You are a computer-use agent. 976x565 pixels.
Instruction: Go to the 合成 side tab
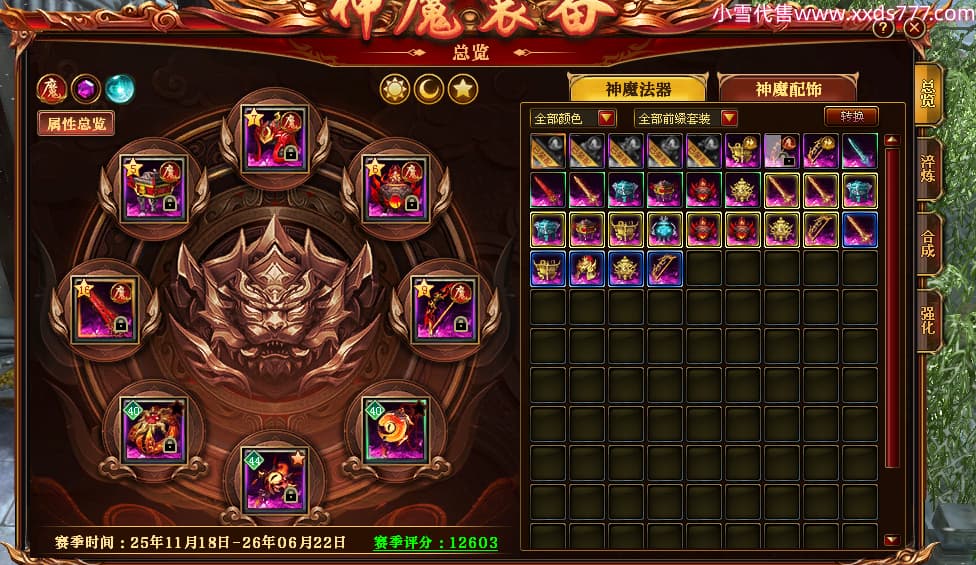point(929,245)
